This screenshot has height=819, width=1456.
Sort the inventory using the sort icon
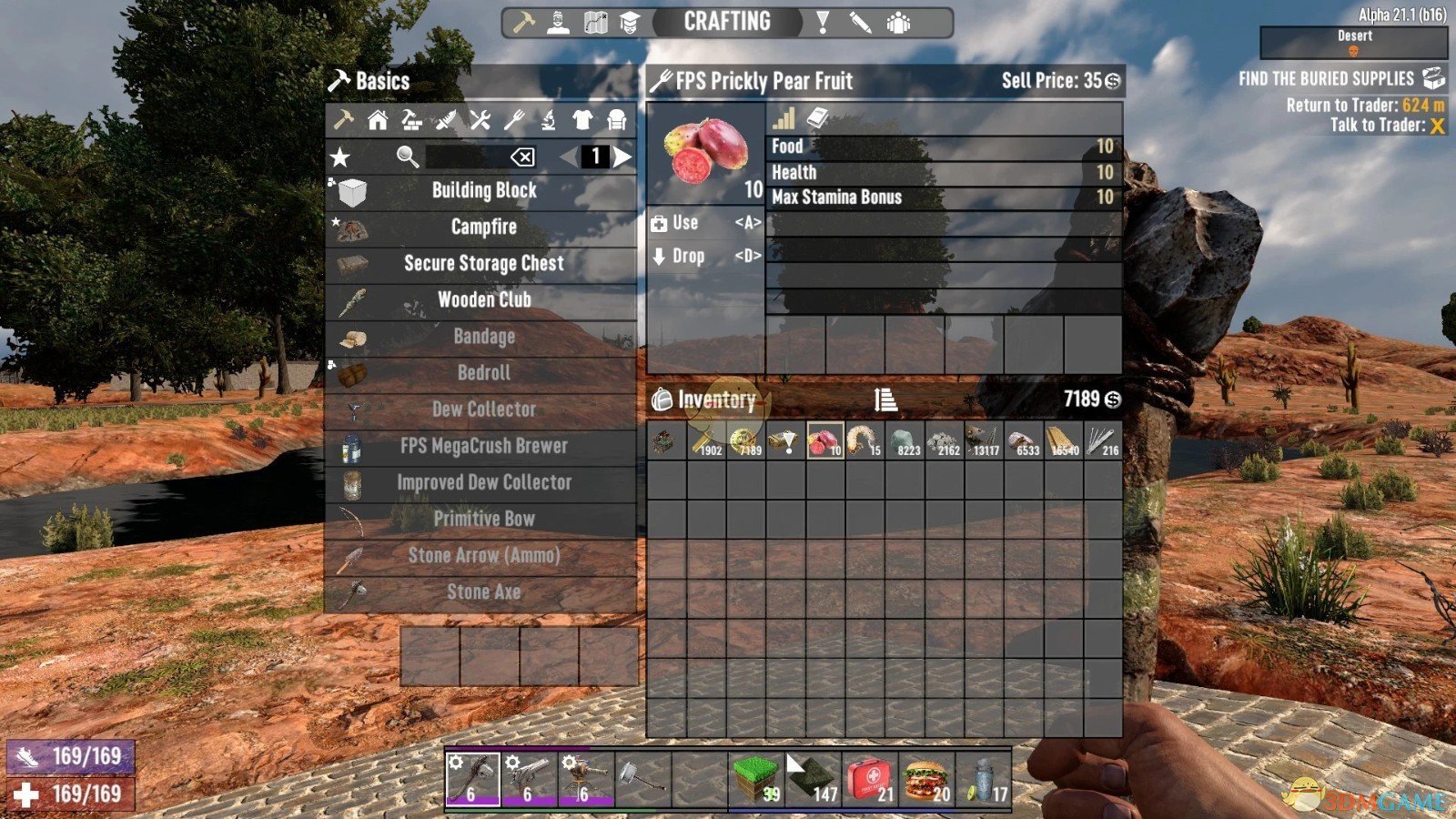click(x=887, y=399)
